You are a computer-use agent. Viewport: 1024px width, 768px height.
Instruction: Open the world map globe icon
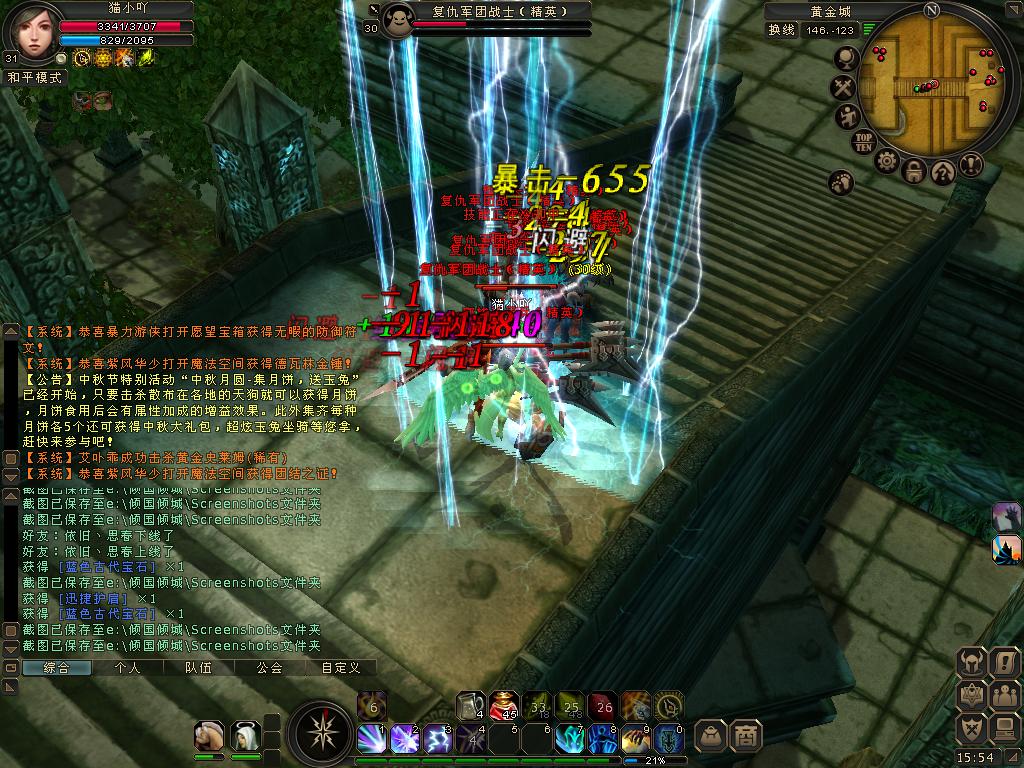tap(845, 59)
